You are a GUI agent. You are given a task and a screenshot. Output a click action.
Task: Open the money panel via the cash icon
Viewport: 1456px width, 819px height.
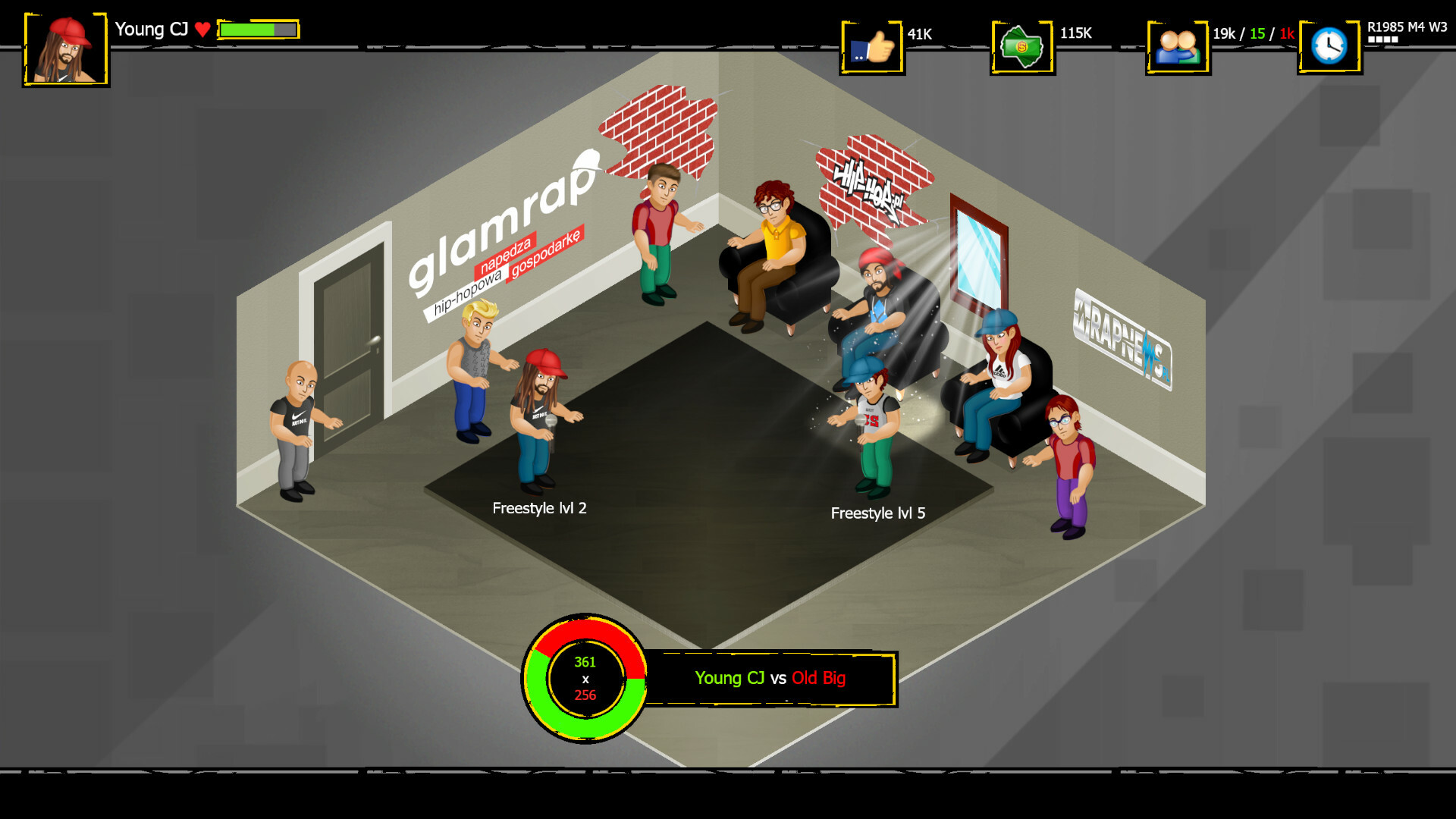tap(1022, 47)
